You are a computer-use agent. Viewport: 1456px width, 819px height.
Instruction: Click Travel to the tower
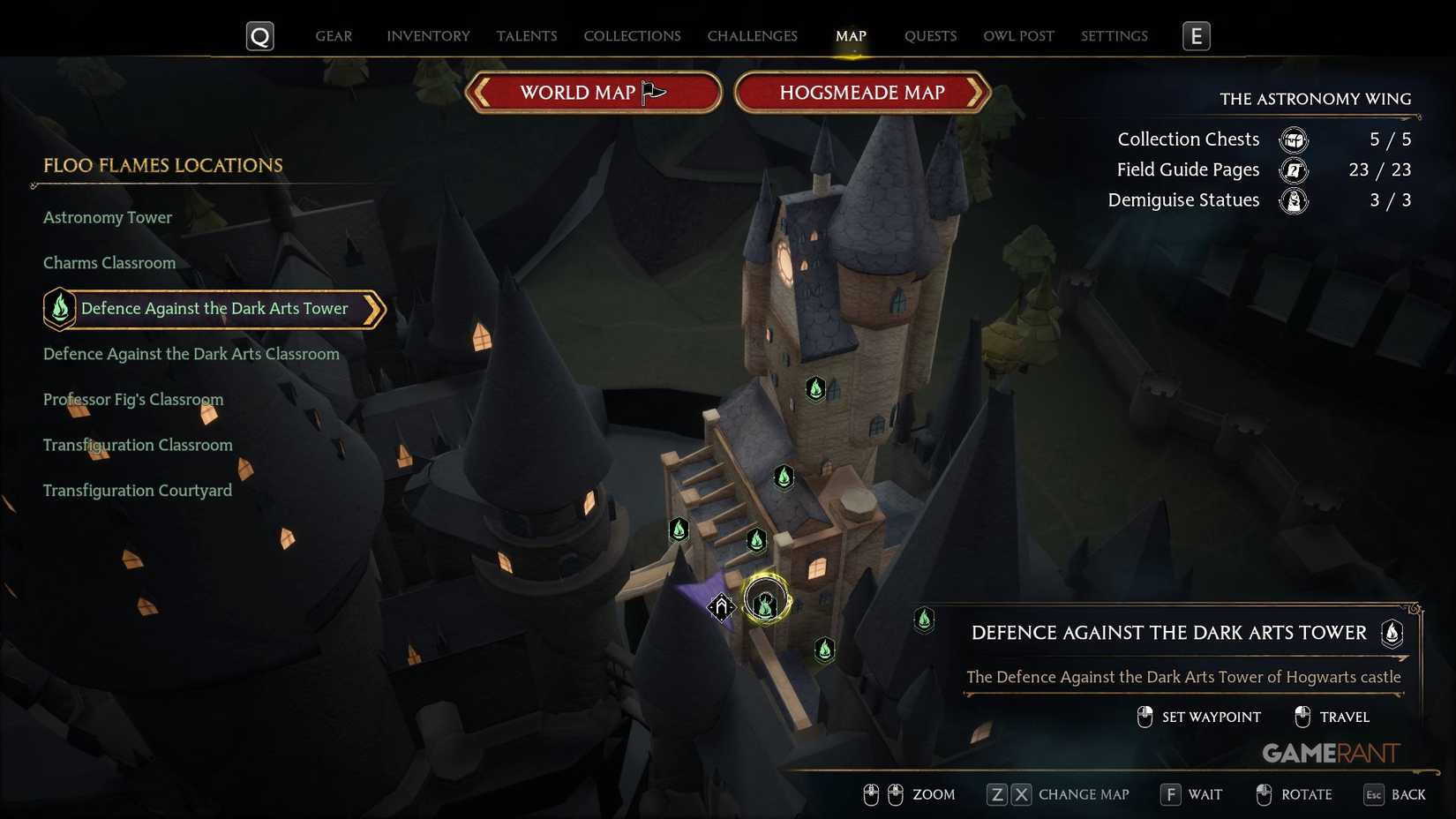click(1344, 717)
